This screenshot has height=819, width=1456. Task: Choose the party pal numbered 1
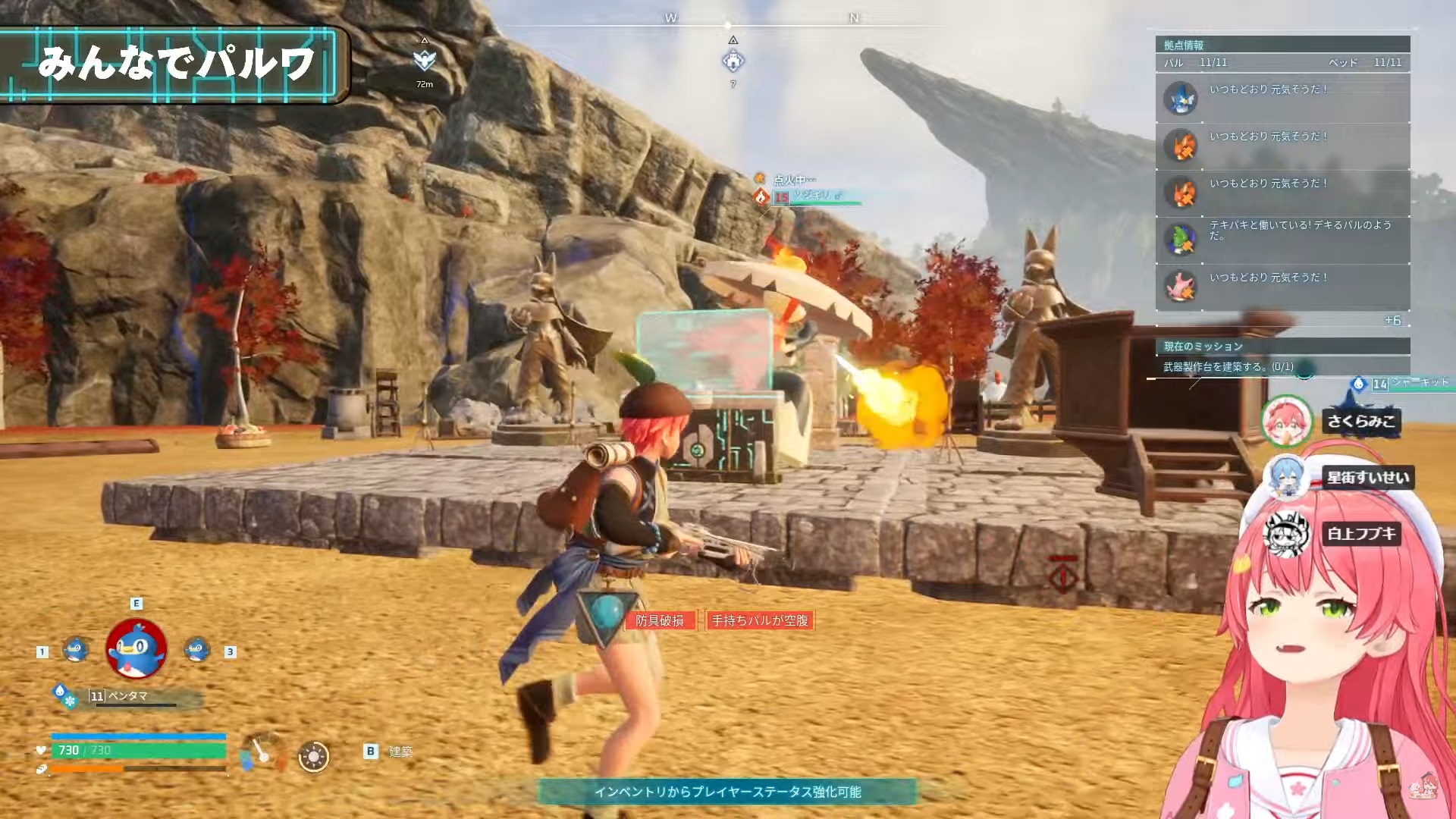click(75, 650)
